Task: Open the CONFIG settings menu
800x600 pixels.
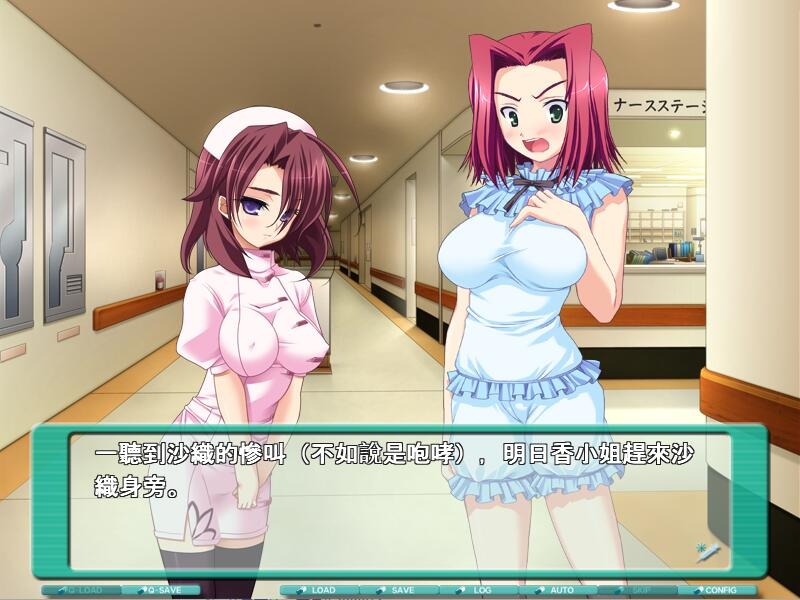Action: coord(717,590)
